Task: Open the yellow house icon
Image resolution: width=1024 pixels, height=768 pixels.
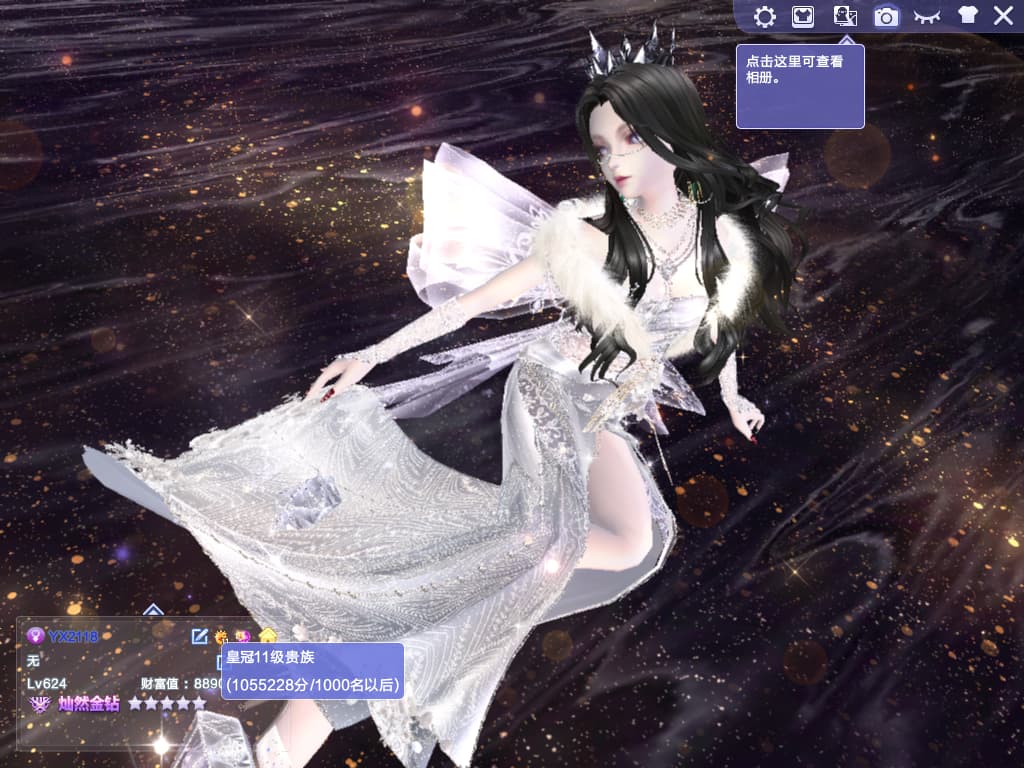Action: pyautogui.click(x=267, y=636)
